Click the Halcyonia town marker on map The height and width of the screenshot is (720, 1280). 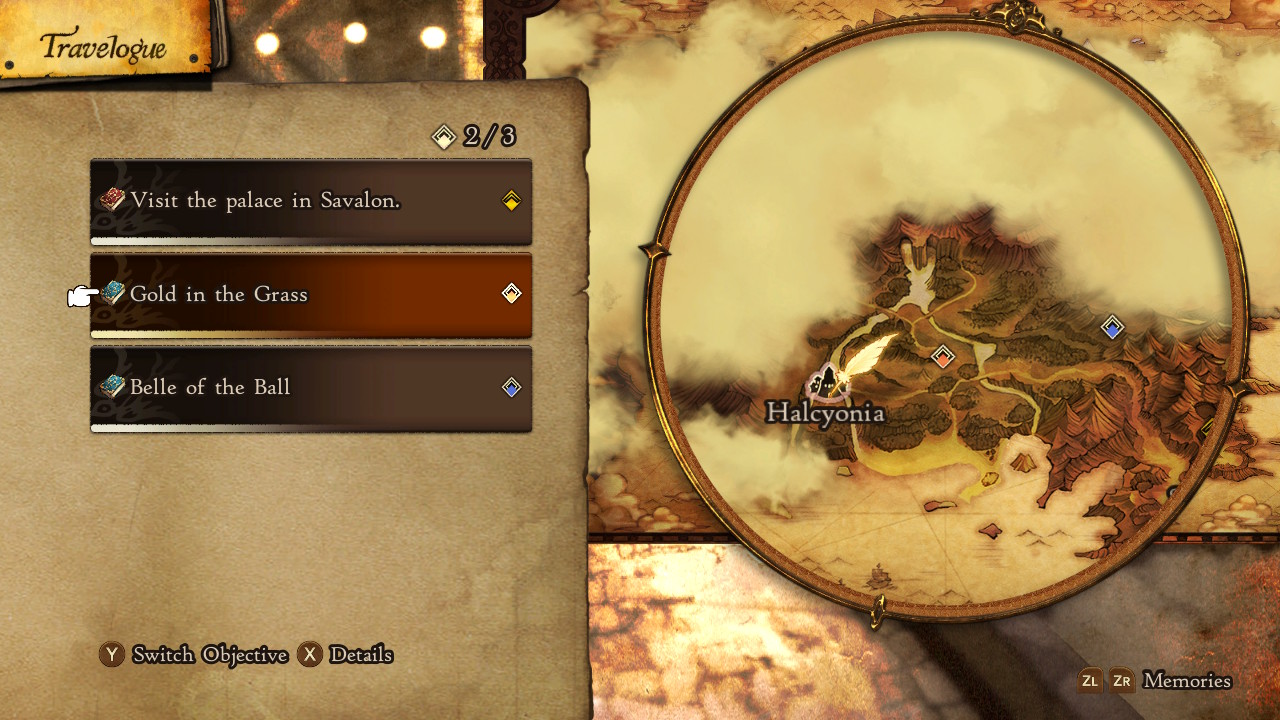[x=827, y=381]
